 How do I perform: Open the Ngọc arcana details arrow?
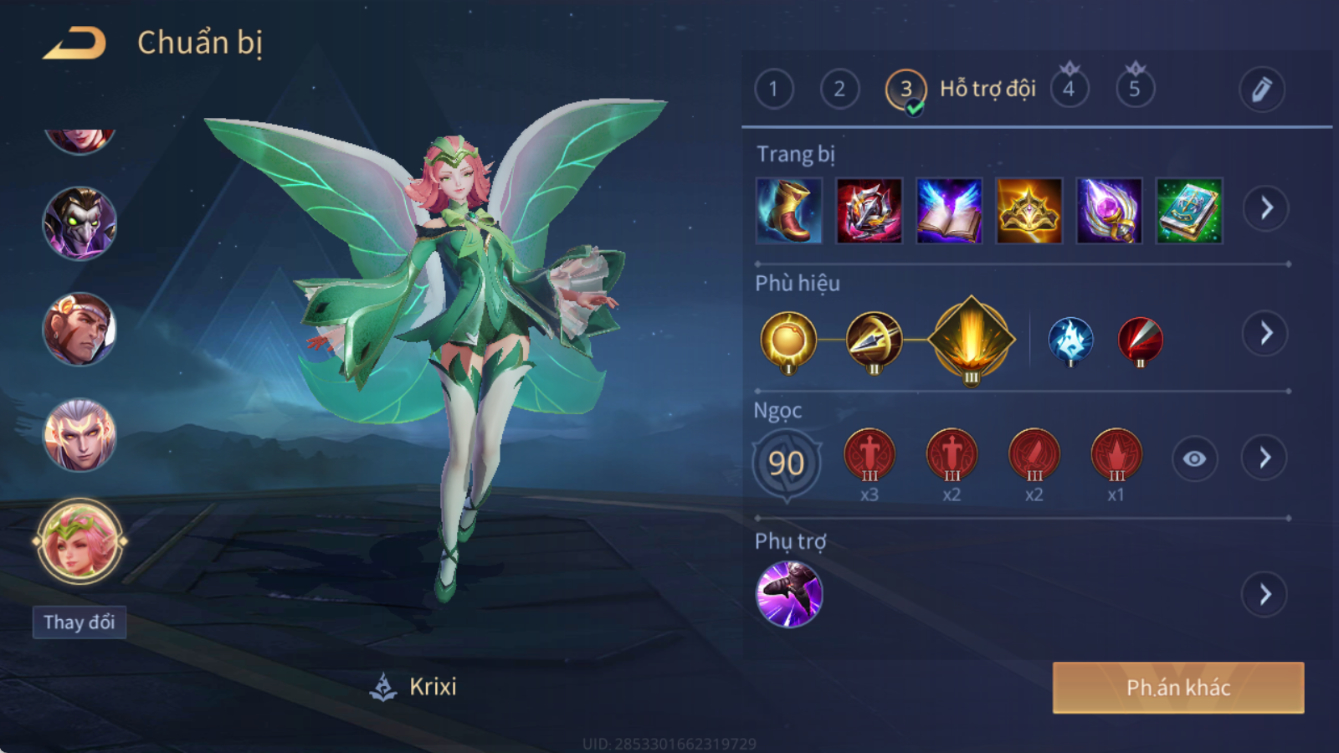click(1265, 458)
